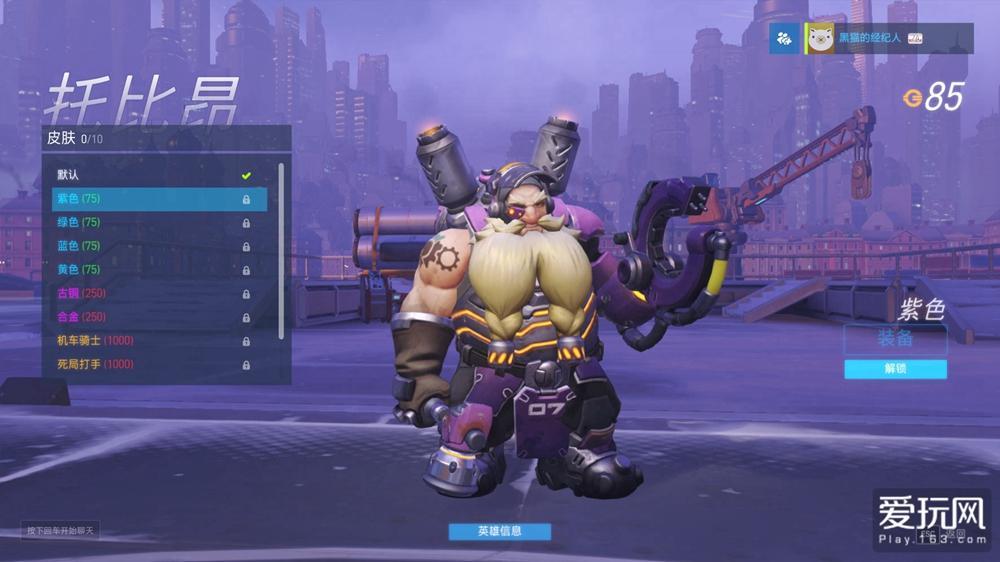Click the skin list scrollbar
The width and height of the screenshot is (1000, 562).
click(281, 250)
